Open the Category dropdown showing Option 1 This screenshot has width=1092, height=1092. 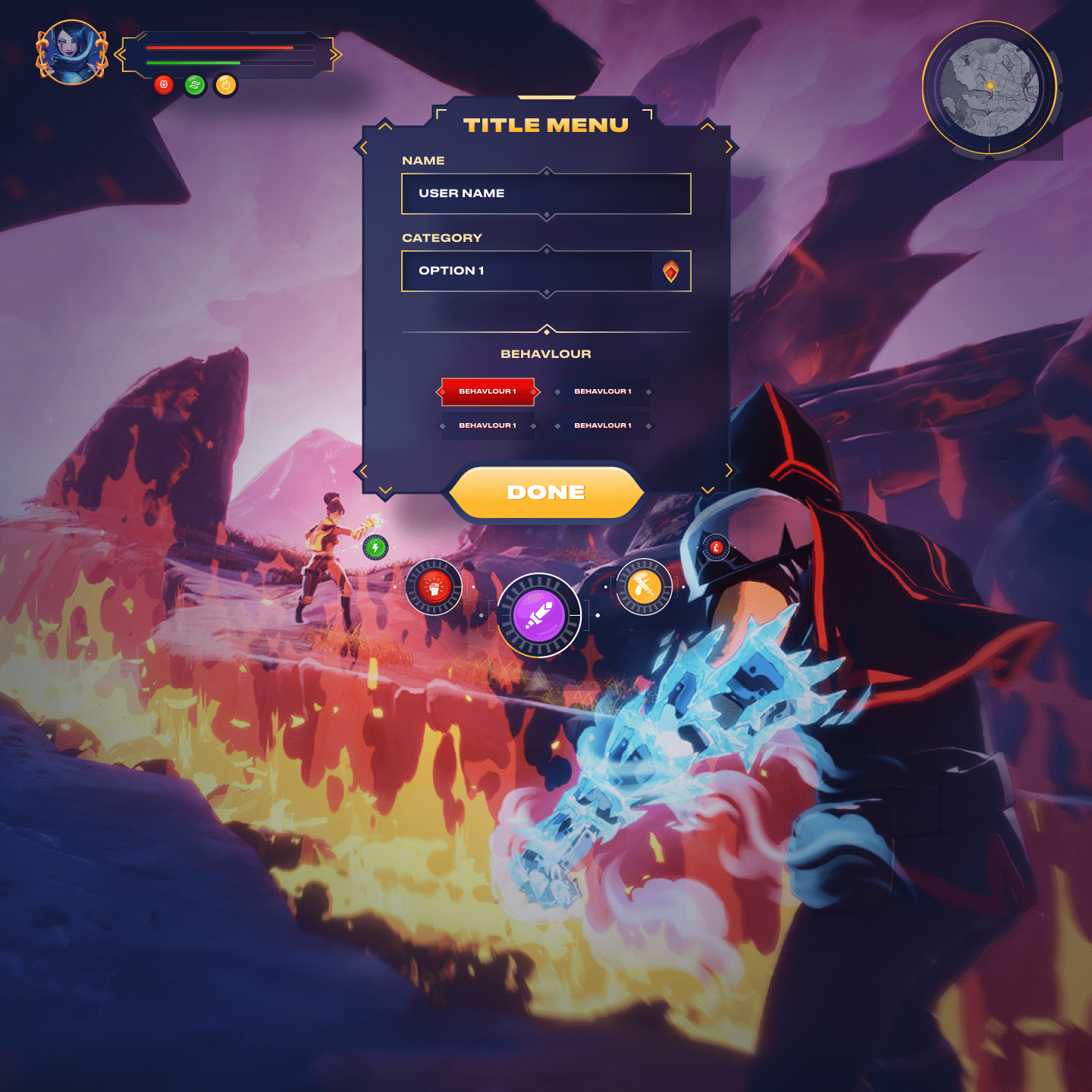point(546,271)
